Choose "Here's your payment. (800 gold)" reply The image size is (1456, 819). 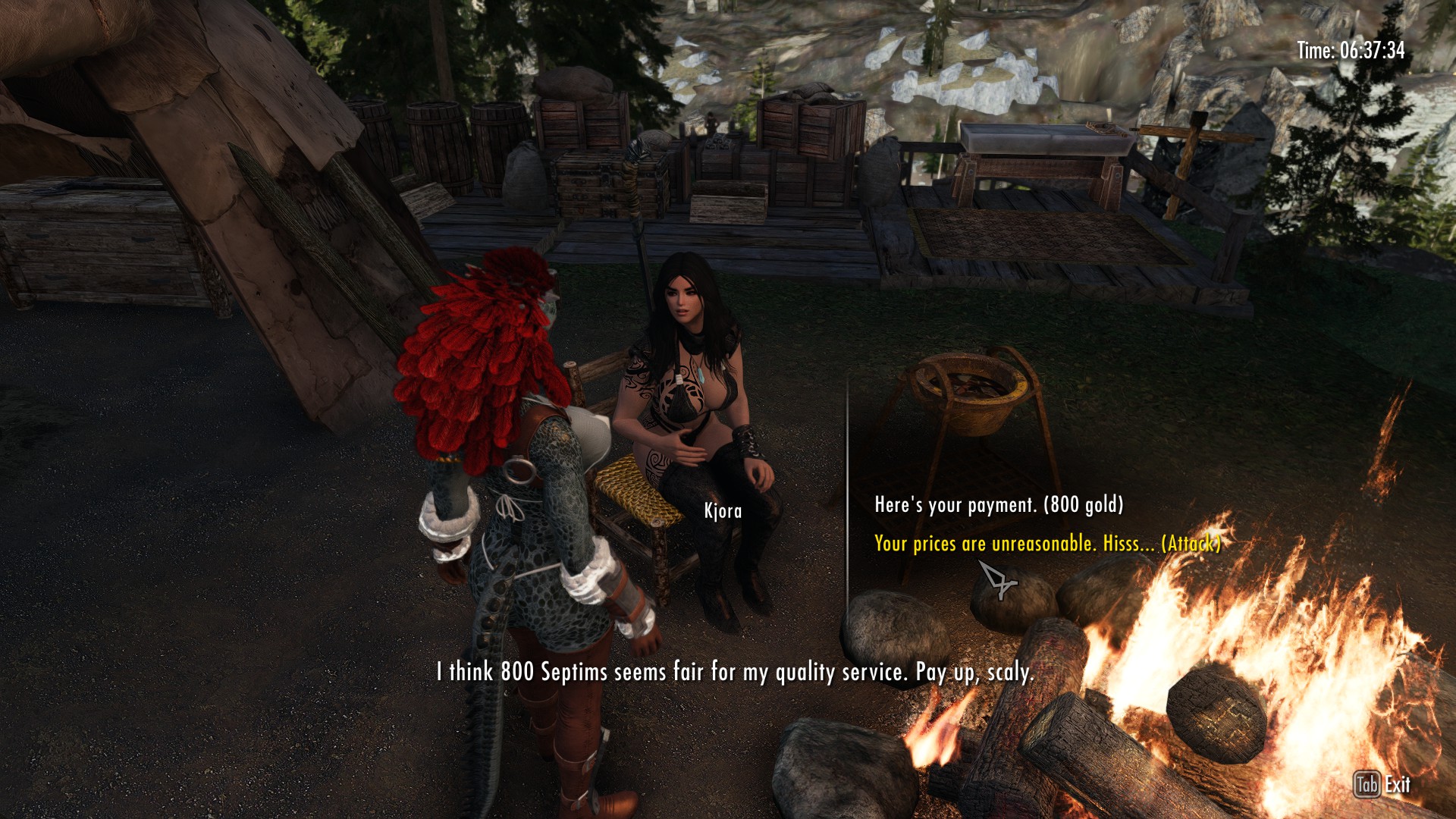pyautogui.click(x=998, y=505)
